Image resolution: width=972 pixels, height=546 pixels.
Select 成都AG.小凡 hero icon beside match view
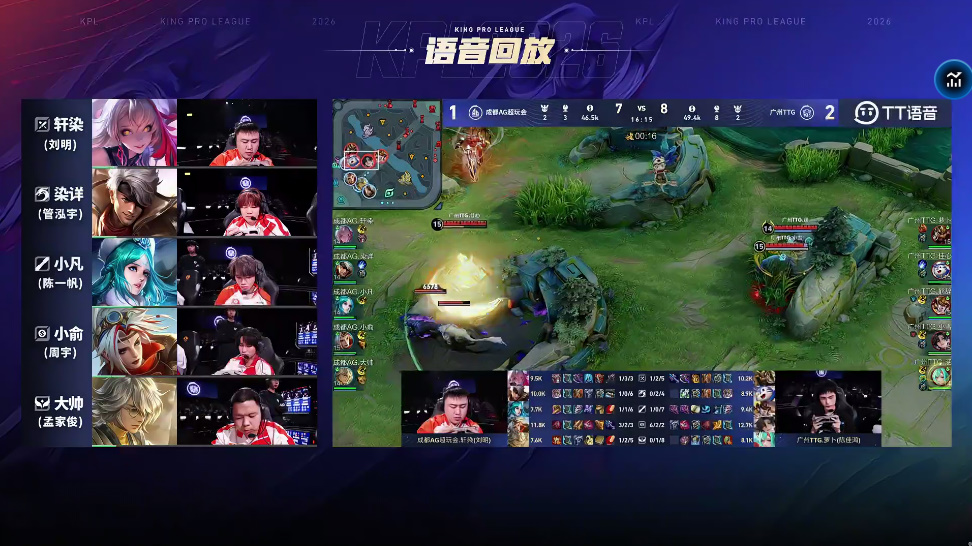[x=345, y=303]
